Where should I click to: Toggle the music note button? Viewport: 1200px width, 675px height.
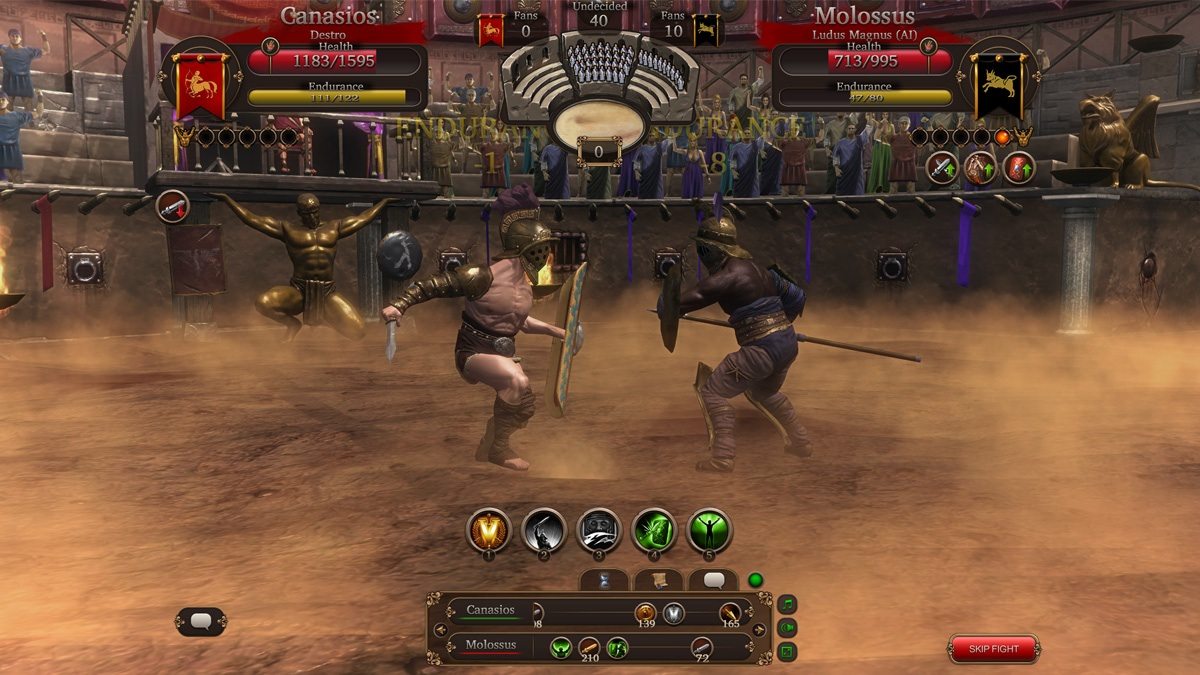tap(787, 604)
